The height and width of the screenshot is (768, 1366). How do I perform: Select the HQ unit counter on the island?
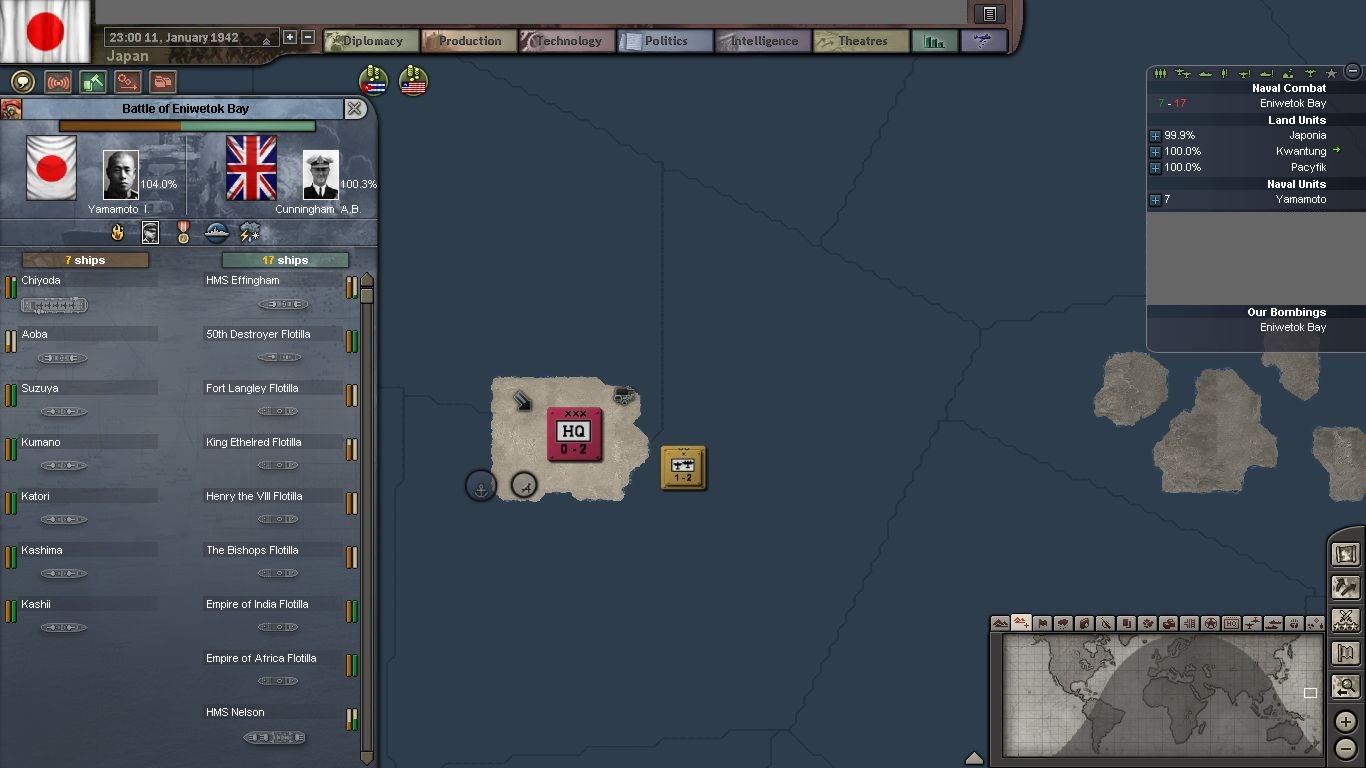click(x=574, y=434)
